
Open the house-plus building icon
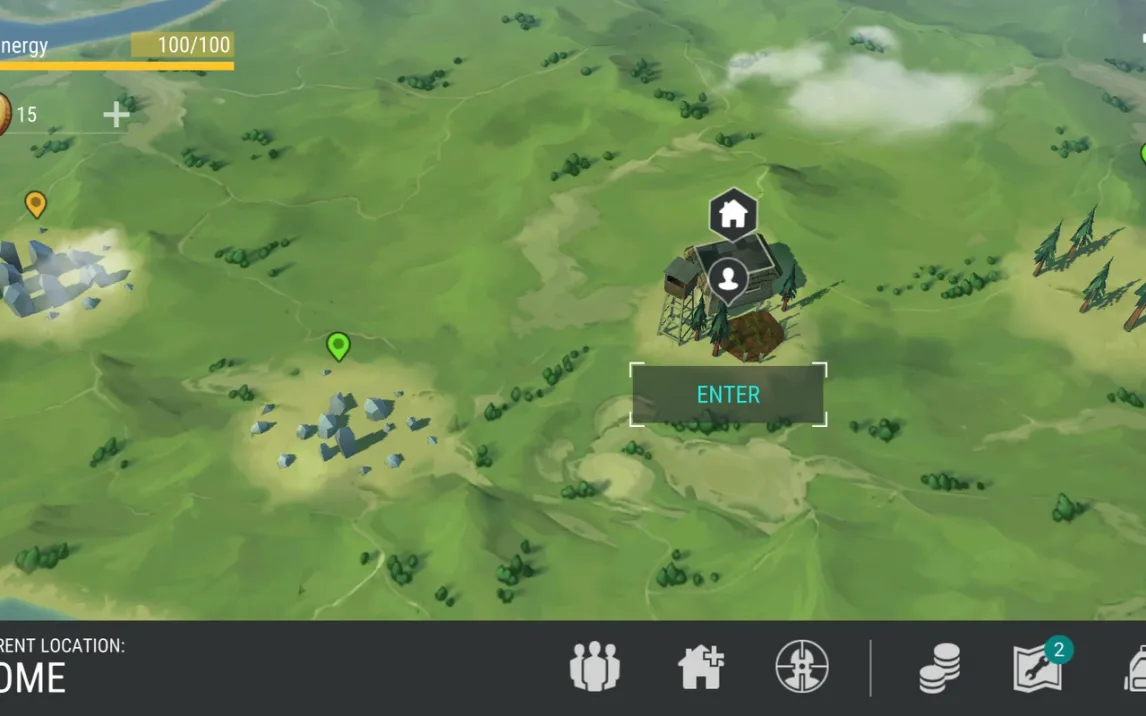click(x=700, y=667)
